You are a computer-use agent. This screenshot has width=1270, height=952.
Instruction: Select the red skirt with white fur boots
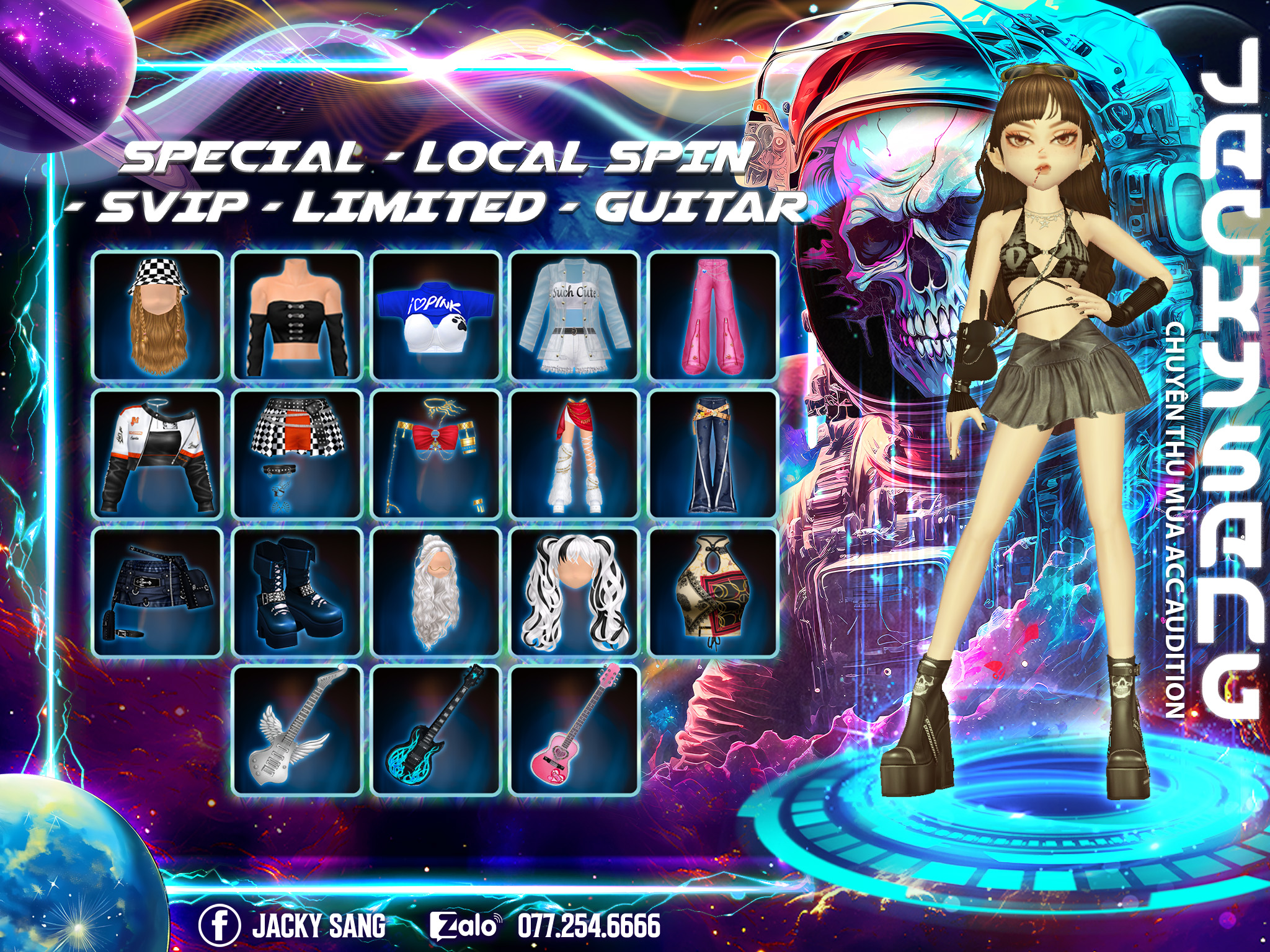pos(575,454)
